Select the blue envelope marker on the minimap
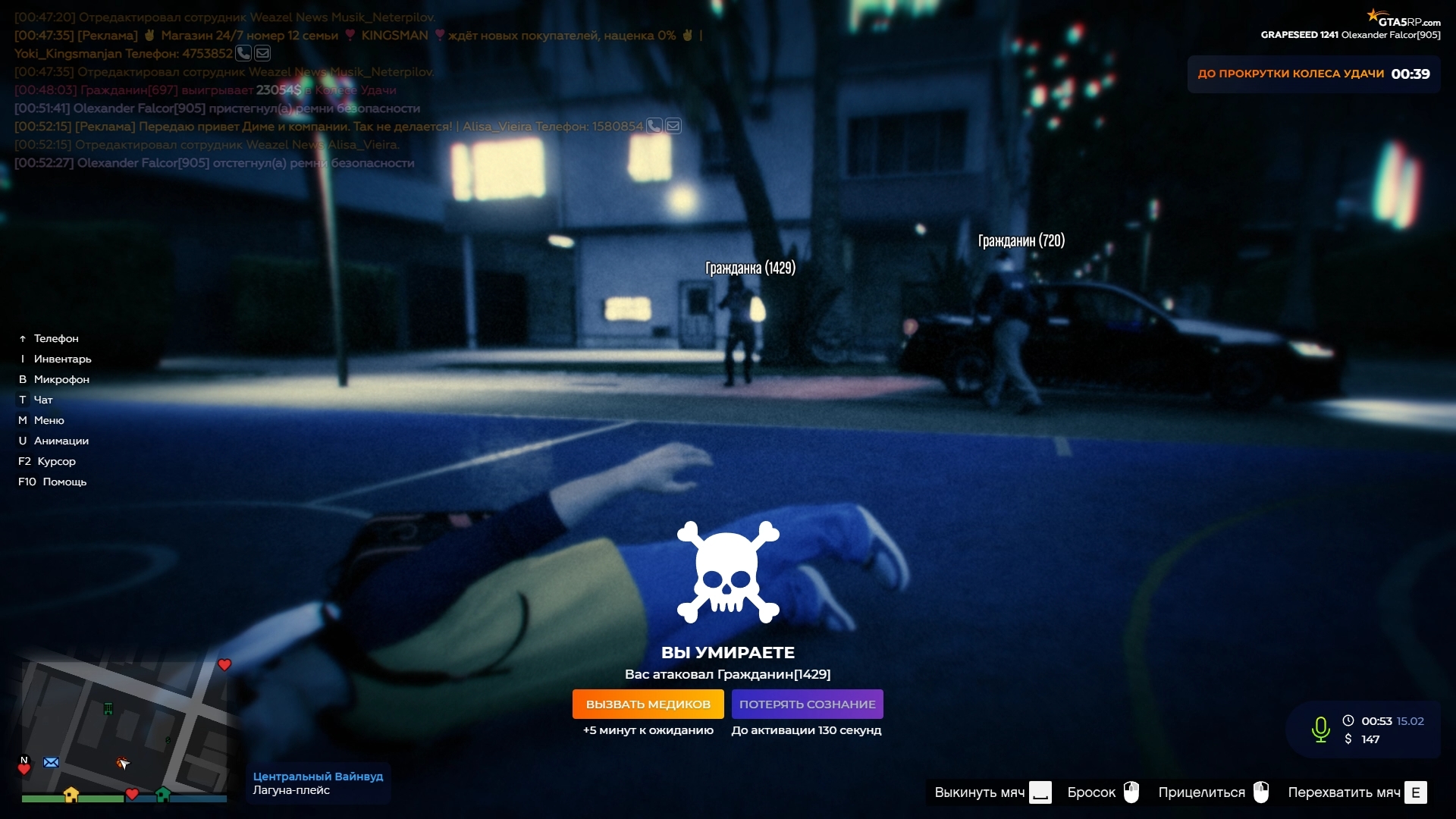This screenshot has width=1456, height=819. (x=52, y=762)
